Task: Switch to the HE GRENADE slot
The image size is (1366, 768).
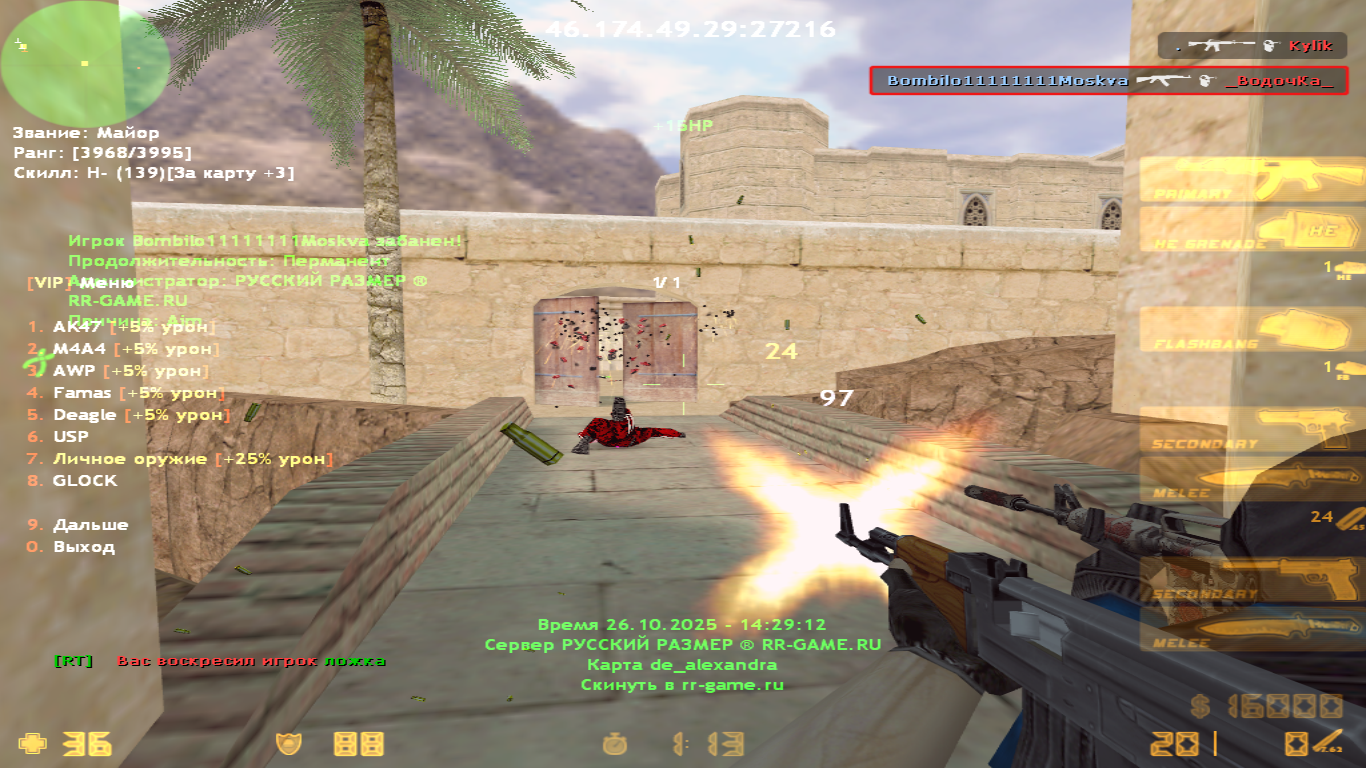Action: 1252,230
